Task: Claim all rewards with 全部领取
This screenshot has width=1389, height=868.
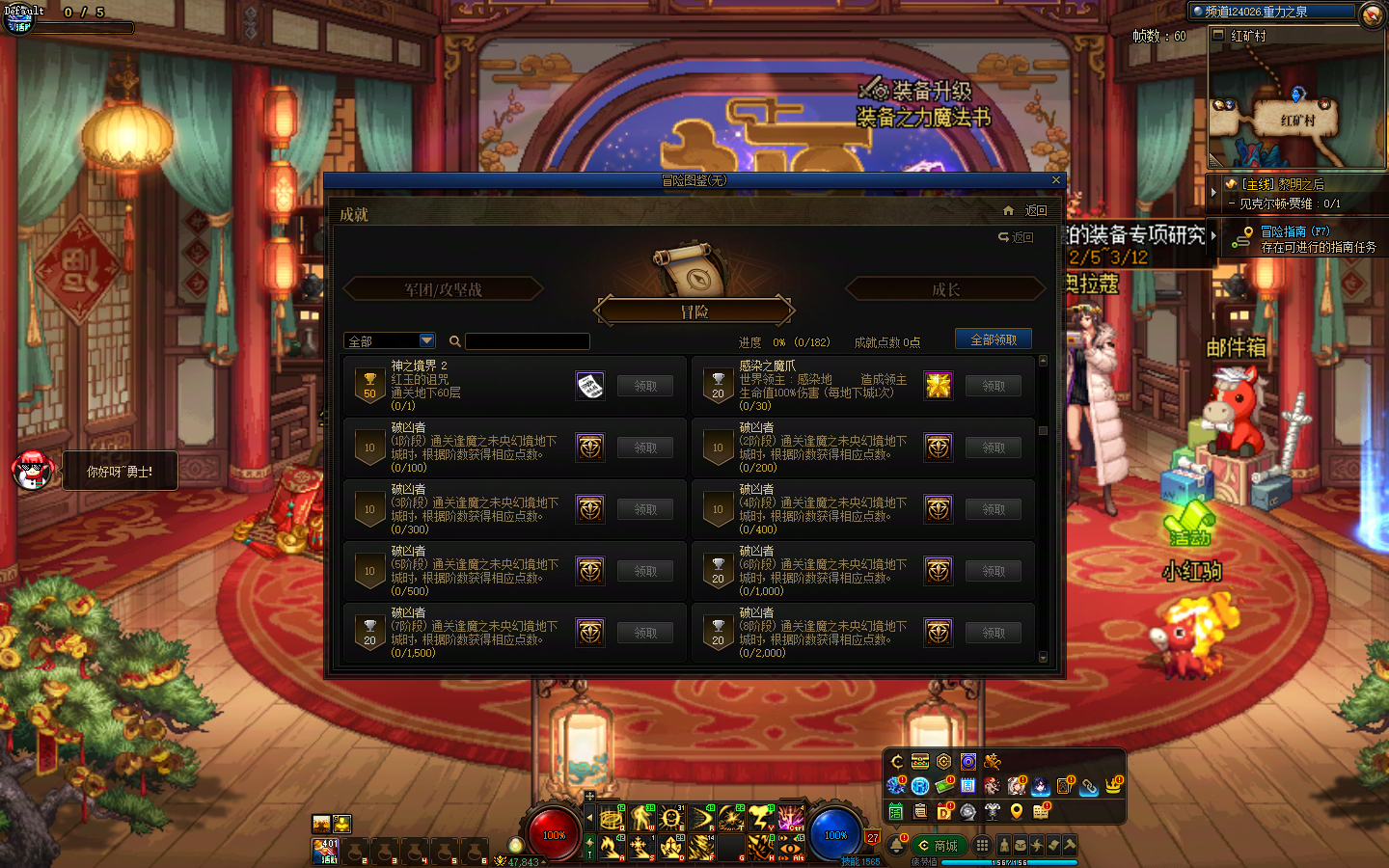Action: click(x=993, y=339)
